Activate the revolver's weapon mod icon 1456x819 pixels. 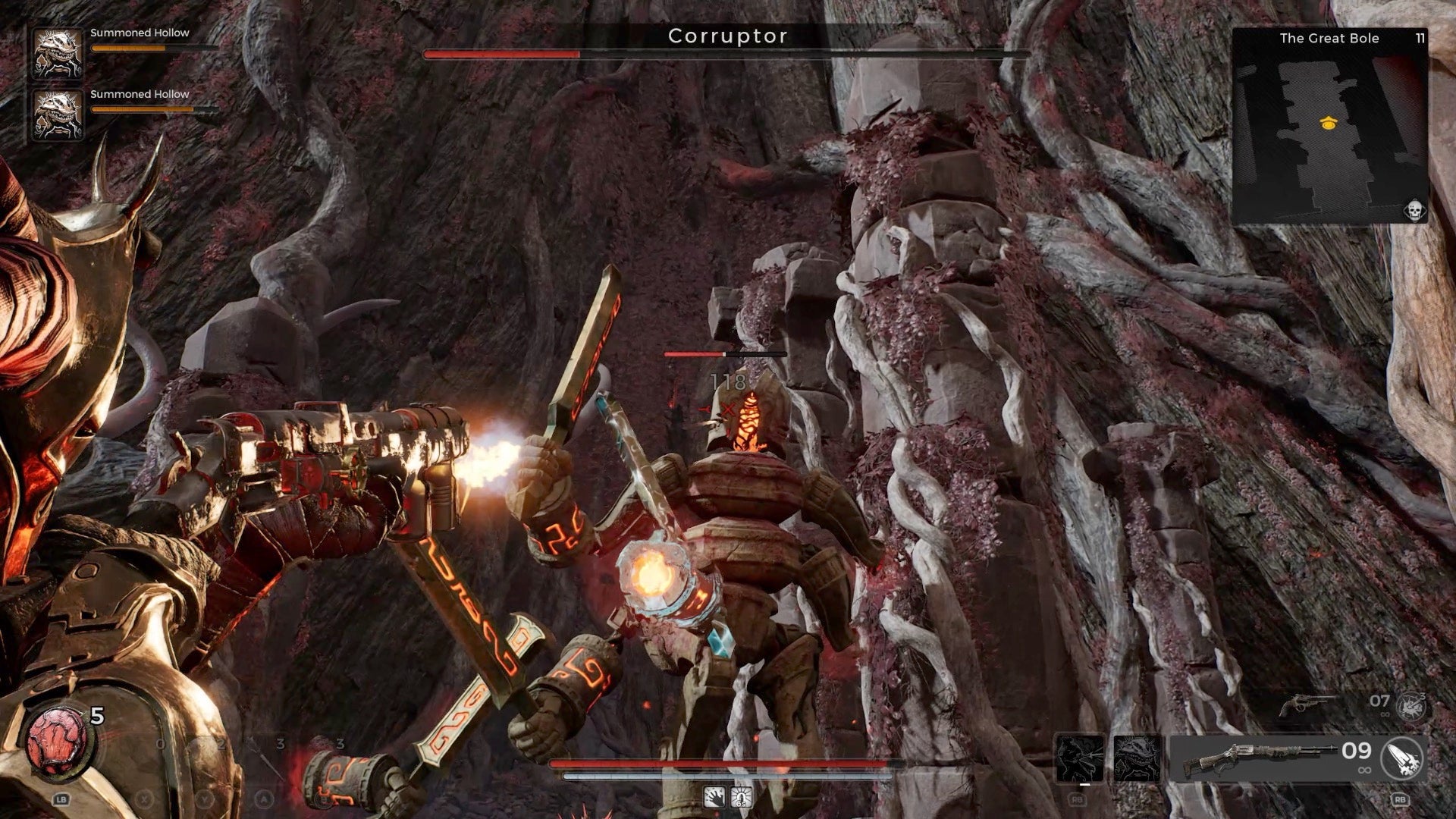(x=1412, y=706)
